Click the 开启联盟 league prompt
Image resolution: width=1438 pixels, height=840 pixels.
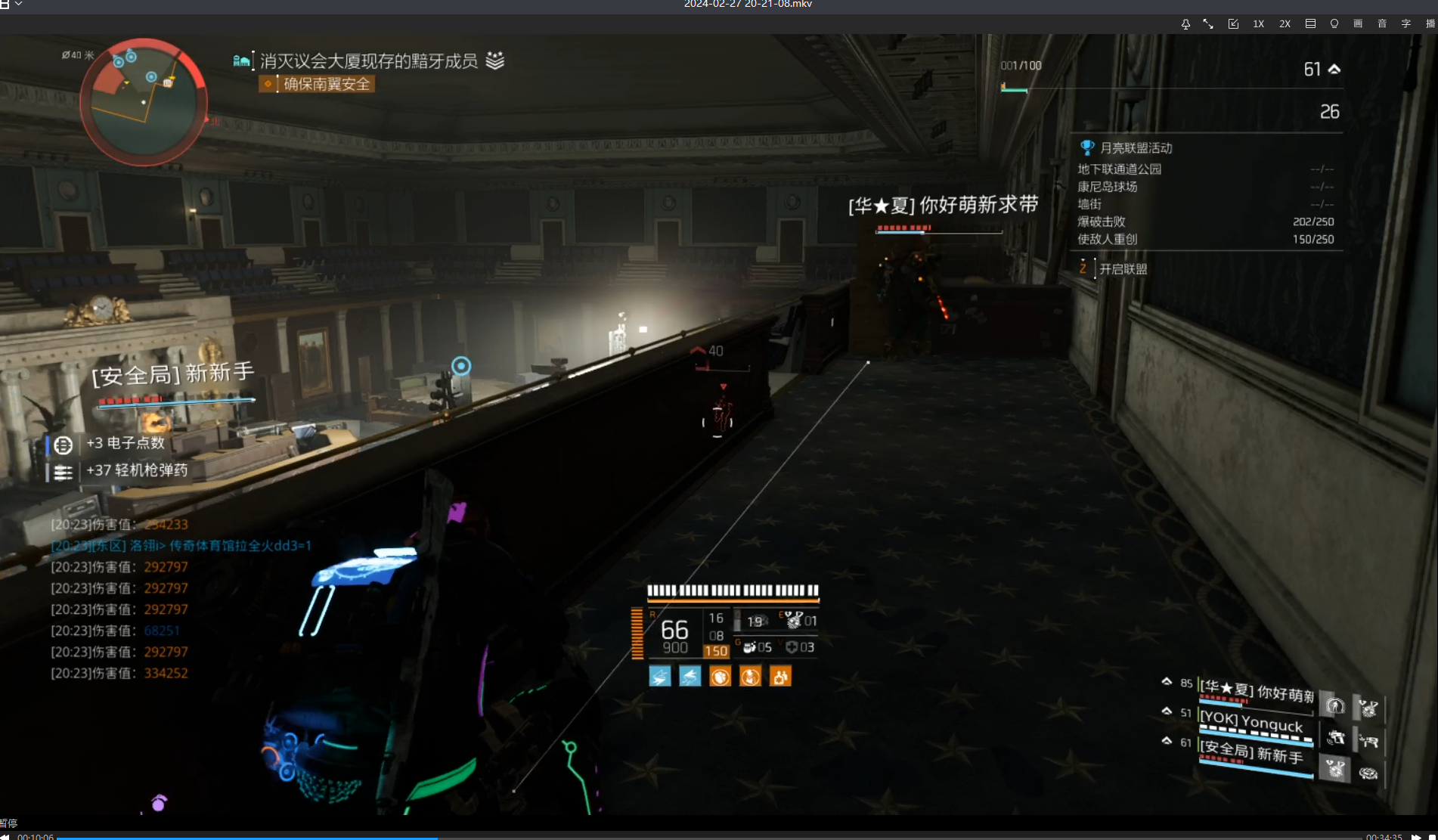coord(1123,269)
